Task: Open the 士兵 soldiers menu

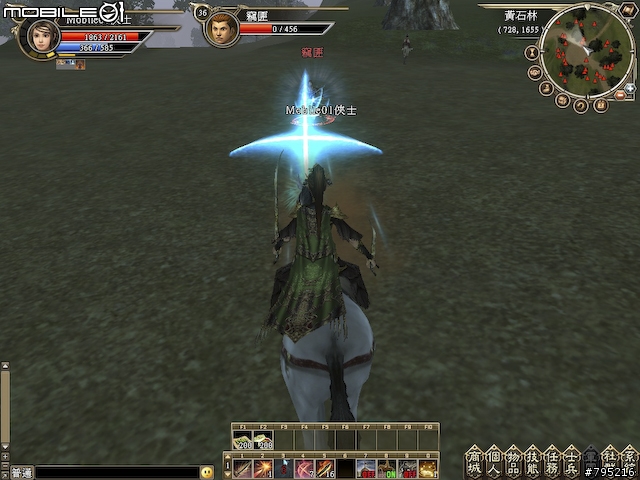Action: tap(570, 462)
